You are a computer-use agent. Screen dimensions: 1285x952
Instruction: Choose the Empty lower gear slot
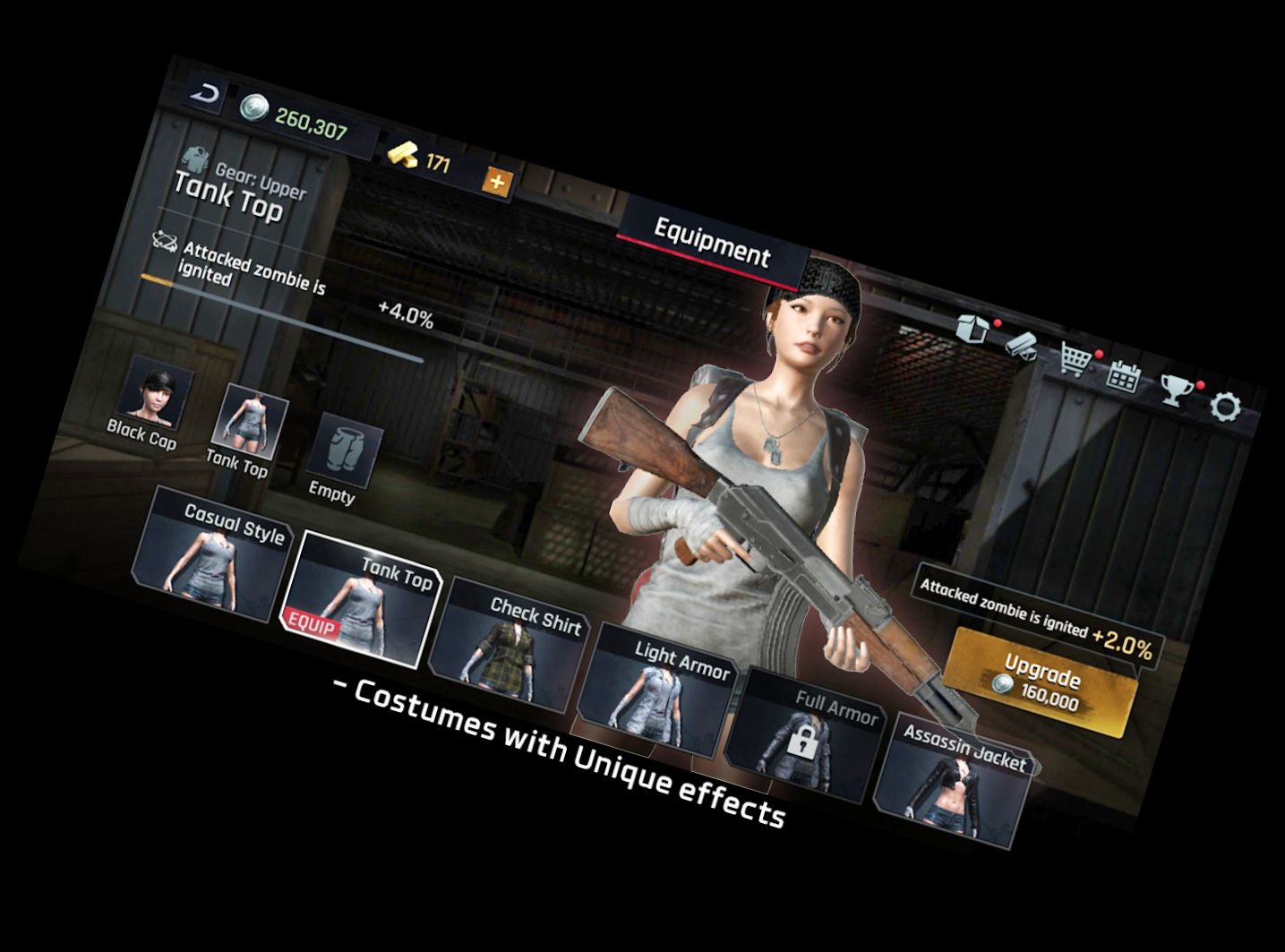342,453
